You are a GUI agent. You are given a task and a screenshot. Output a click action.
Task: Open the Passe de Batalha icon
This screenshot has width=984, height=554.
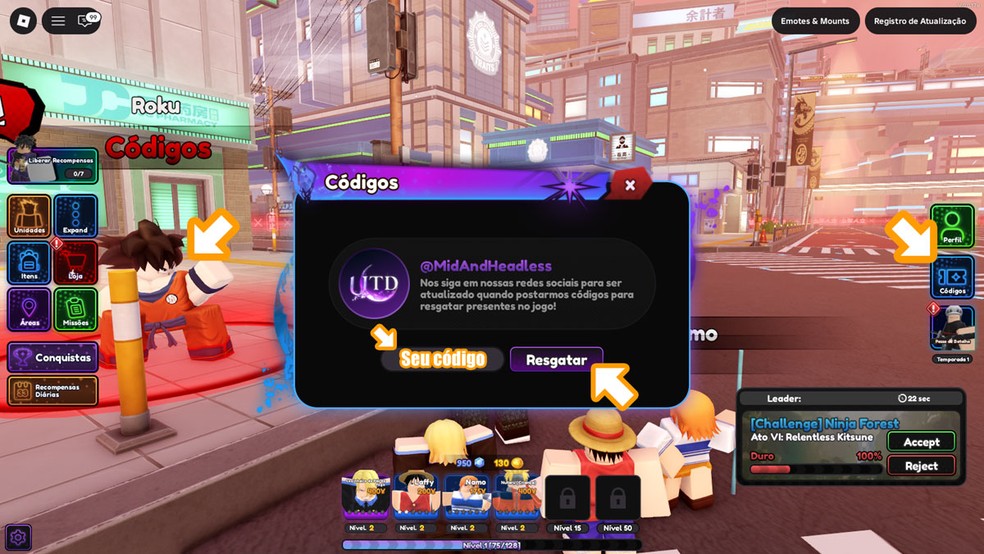point(952,330)
